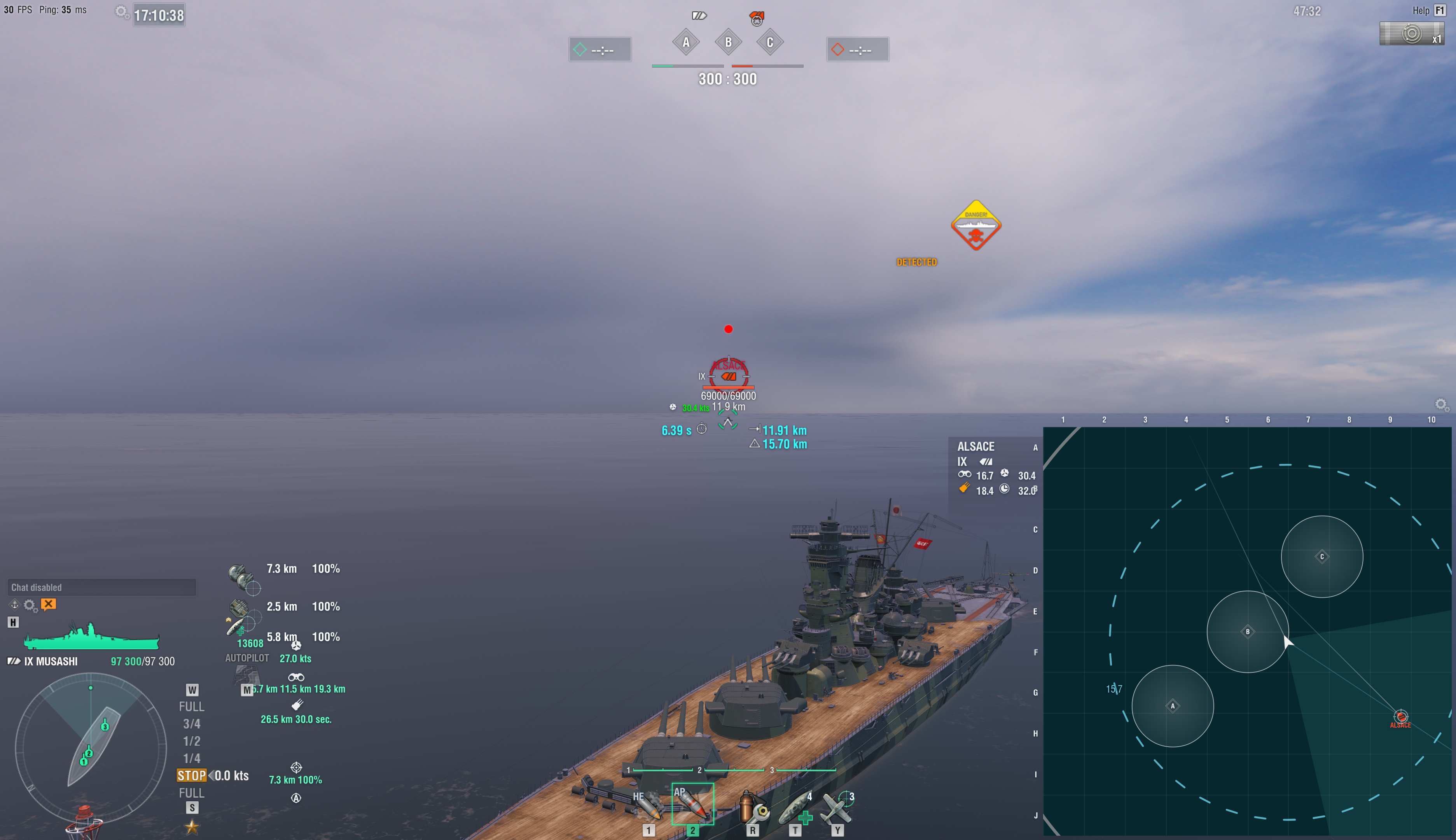Click the anchor icon above the chat panel
1456x840 pixels.
(15, 605)
